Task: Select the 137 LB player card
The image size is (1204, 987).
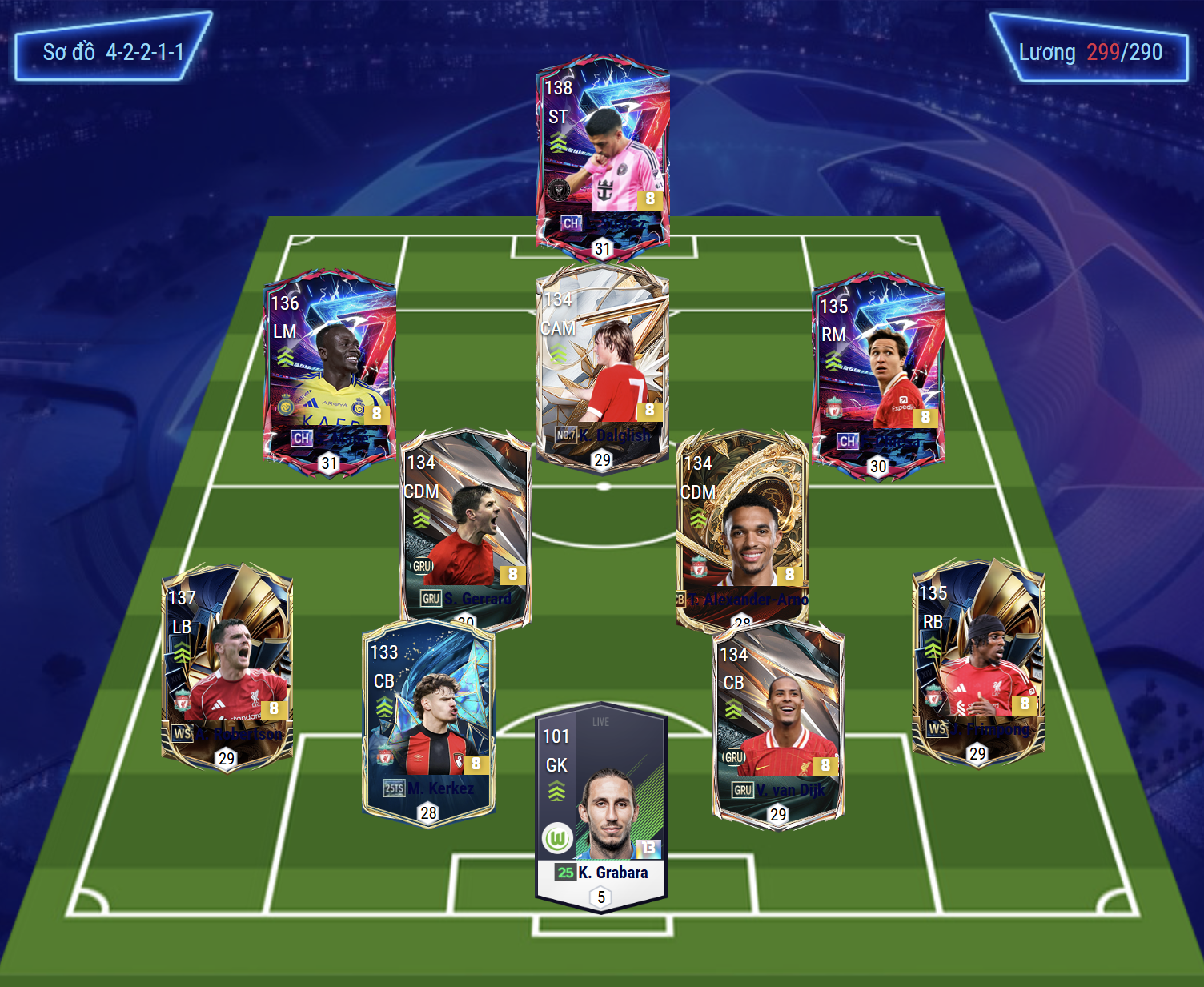Action: point(227,664)
